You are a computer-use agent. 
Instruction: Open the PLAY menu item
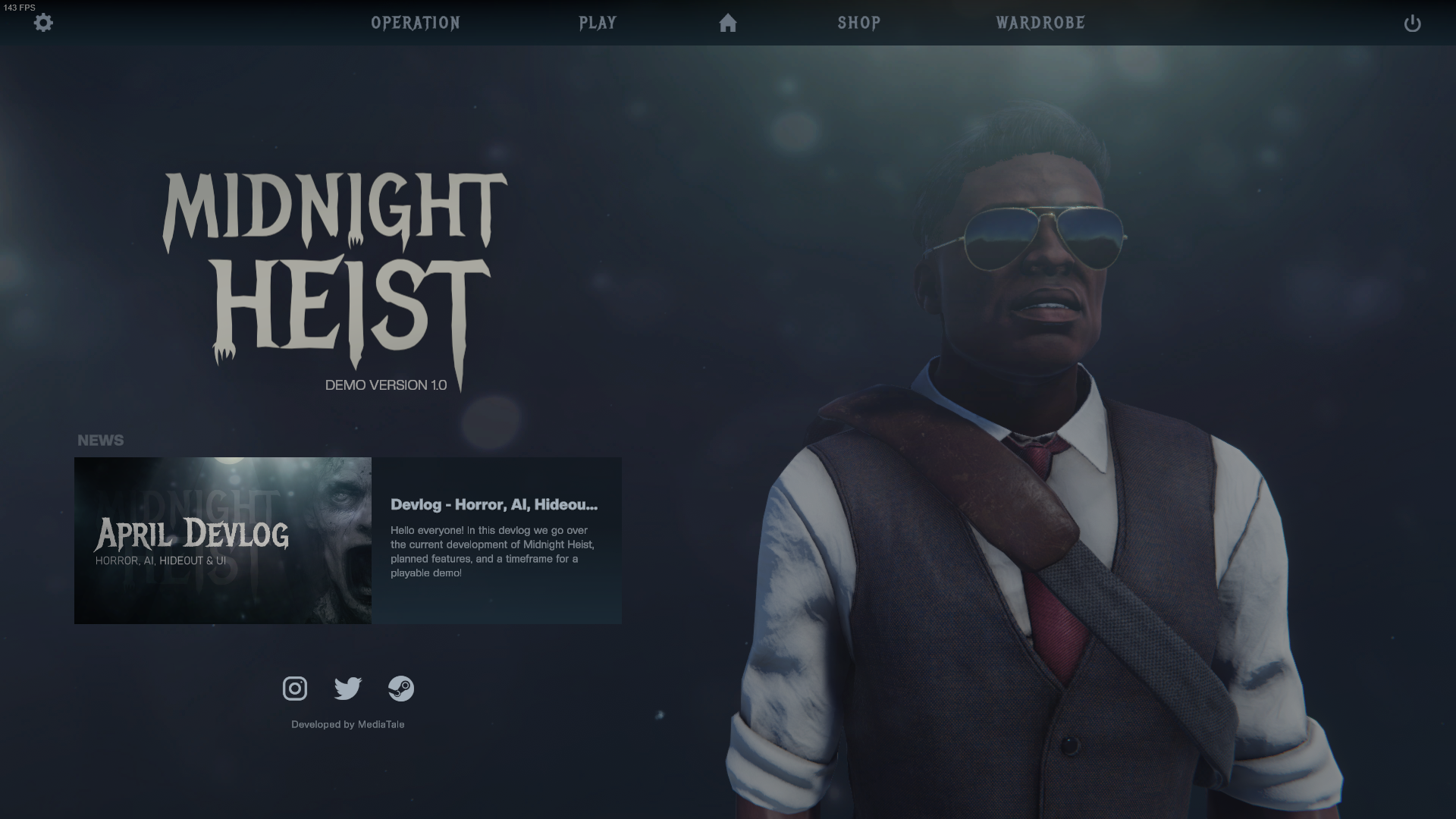click(x=598, y=24)
